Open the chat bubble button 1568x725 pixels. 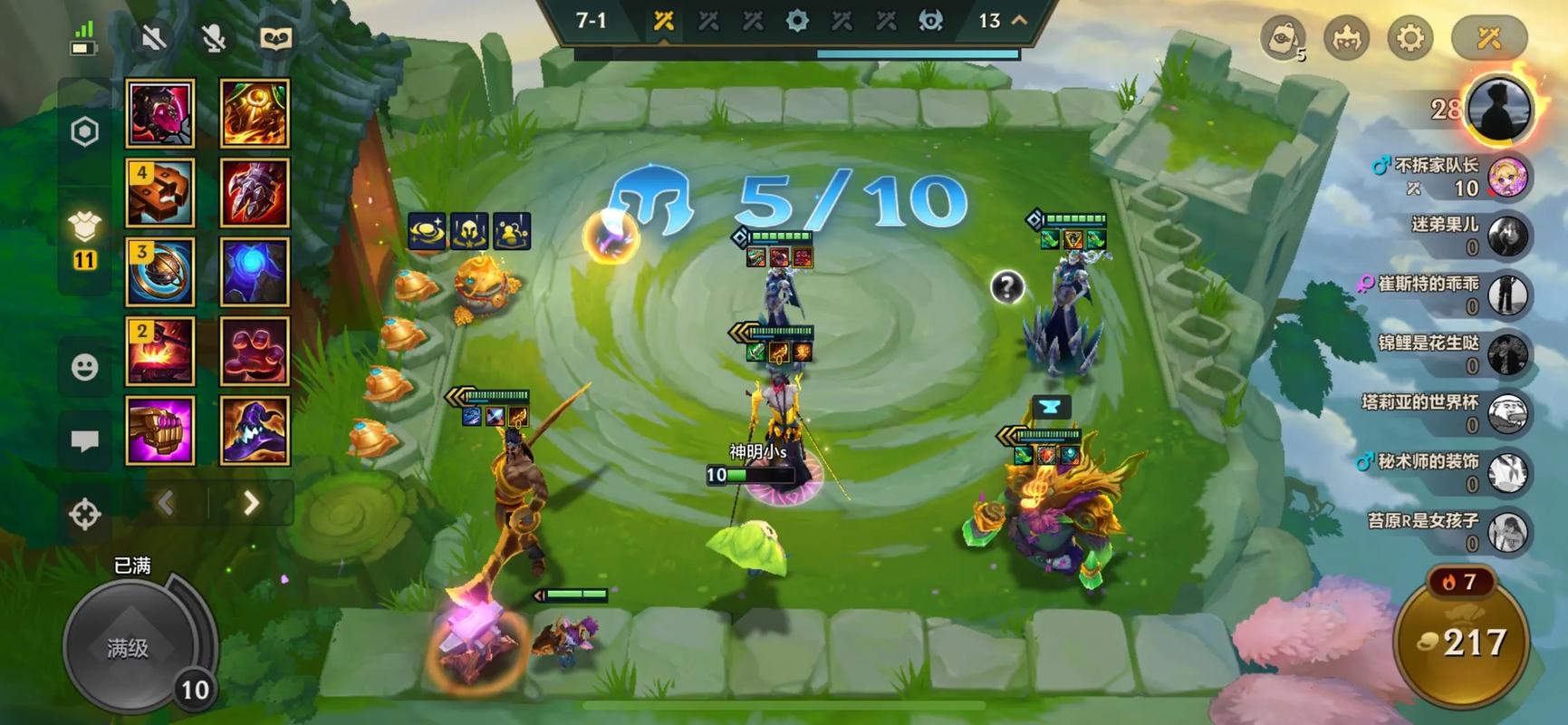(84, 440)
